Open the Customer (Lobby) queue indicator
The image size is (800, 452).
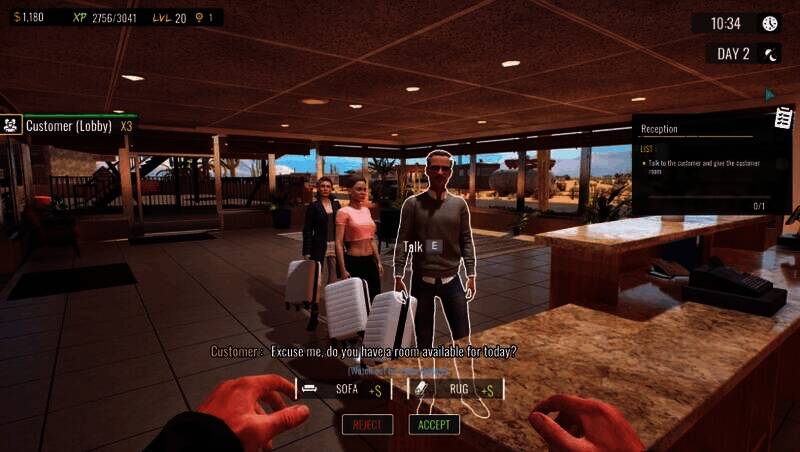pyautogui.click(x=70, y=126)
